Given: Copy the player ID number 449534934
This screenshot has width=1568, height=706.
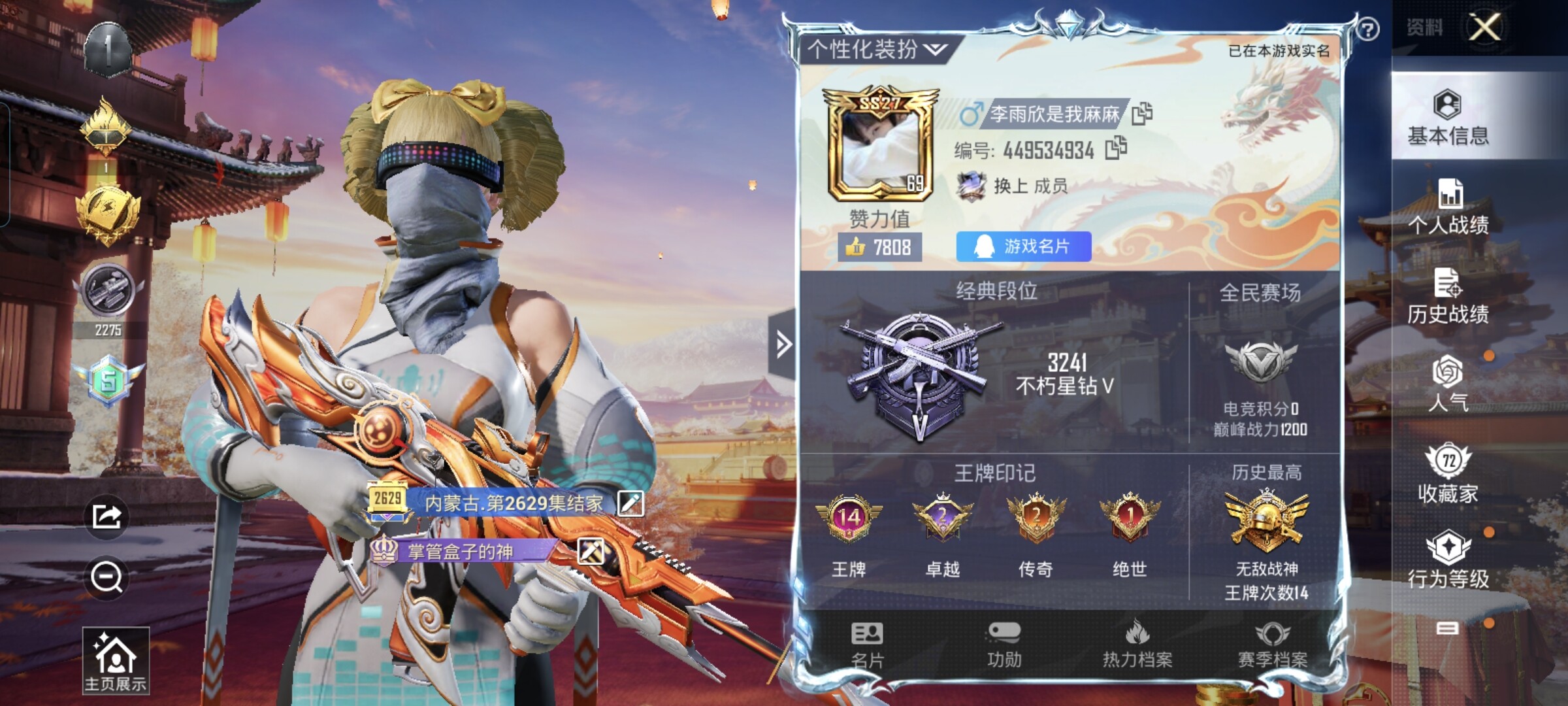Looking at the screenshot, I should (x=1115, y=148).
